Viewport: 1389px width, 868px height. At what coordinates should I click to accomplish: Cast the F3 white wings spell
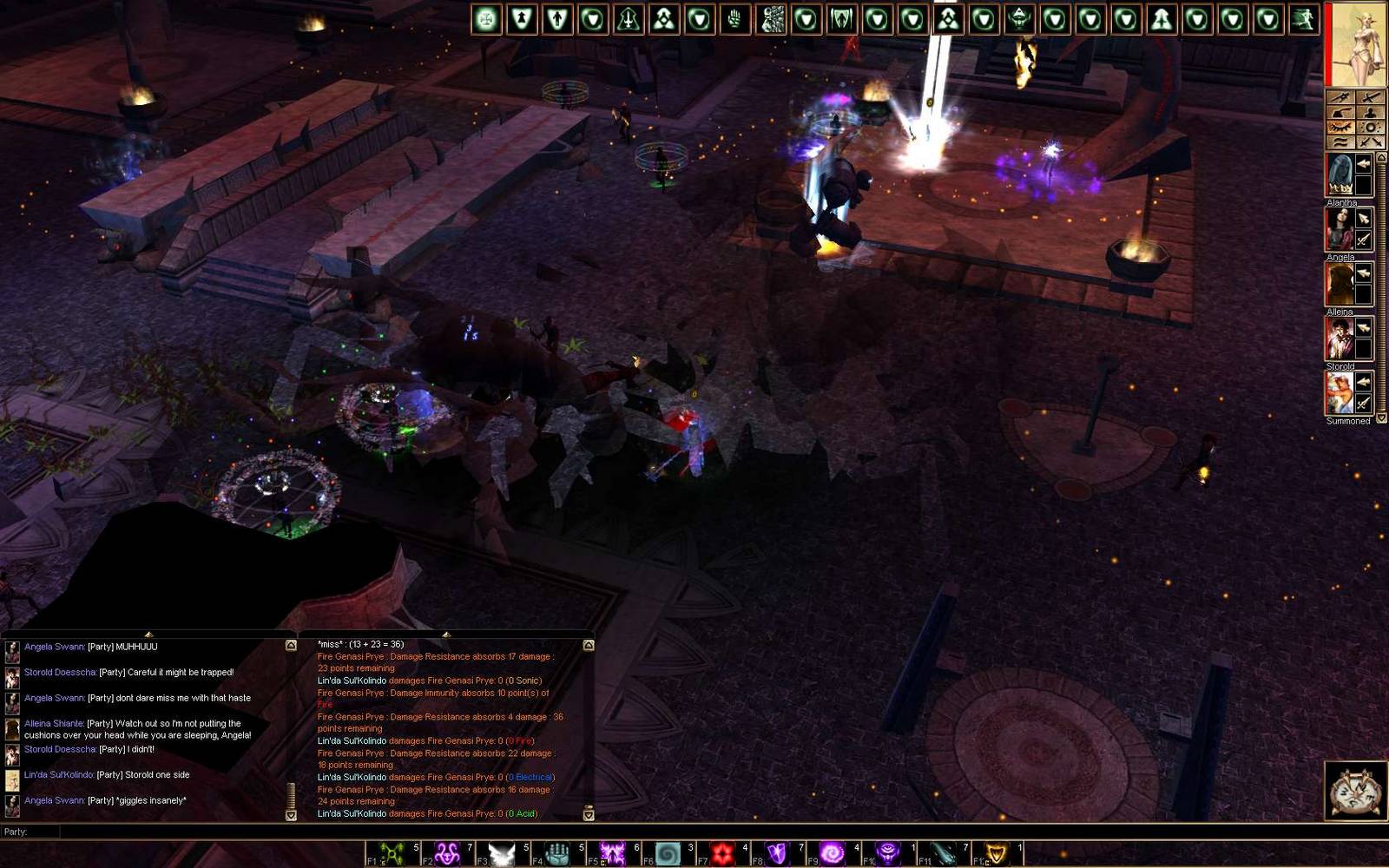(x=502, y=854)
